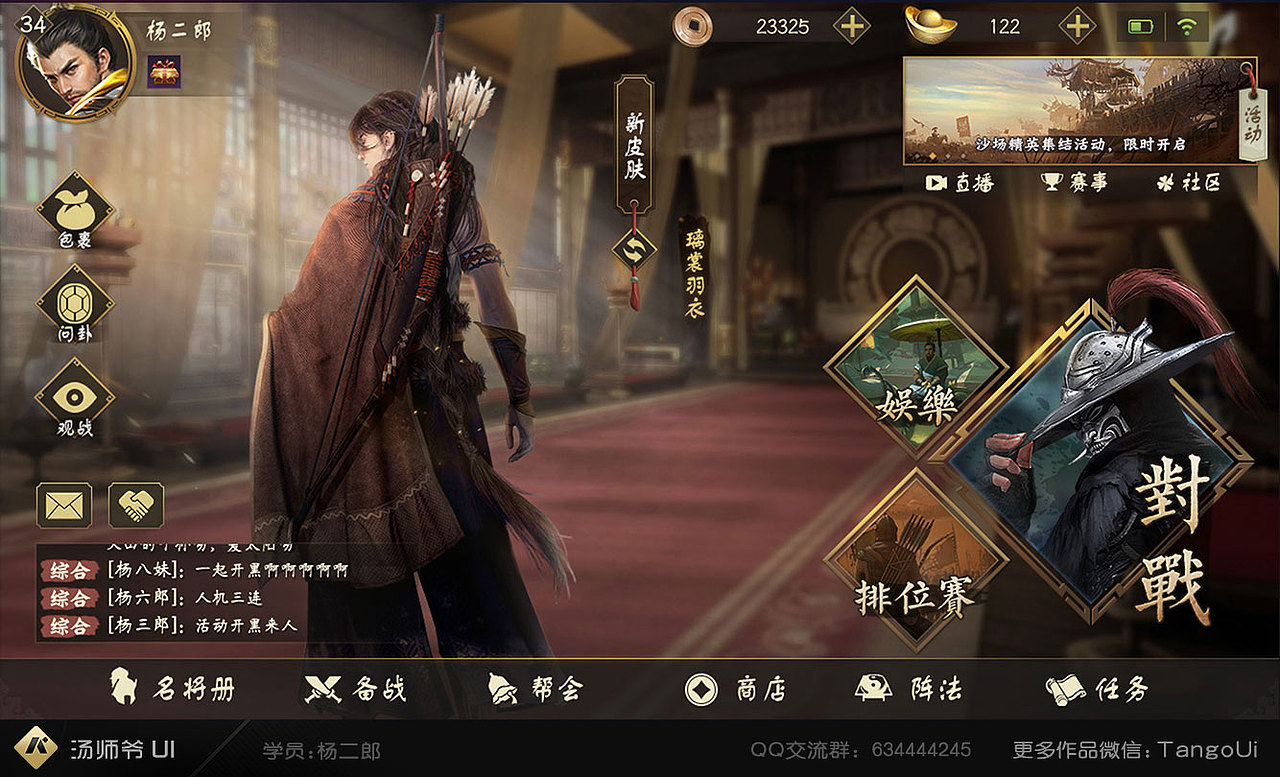Open the handshake social icon
This screenshot has width=1280, height=777.
137,507
